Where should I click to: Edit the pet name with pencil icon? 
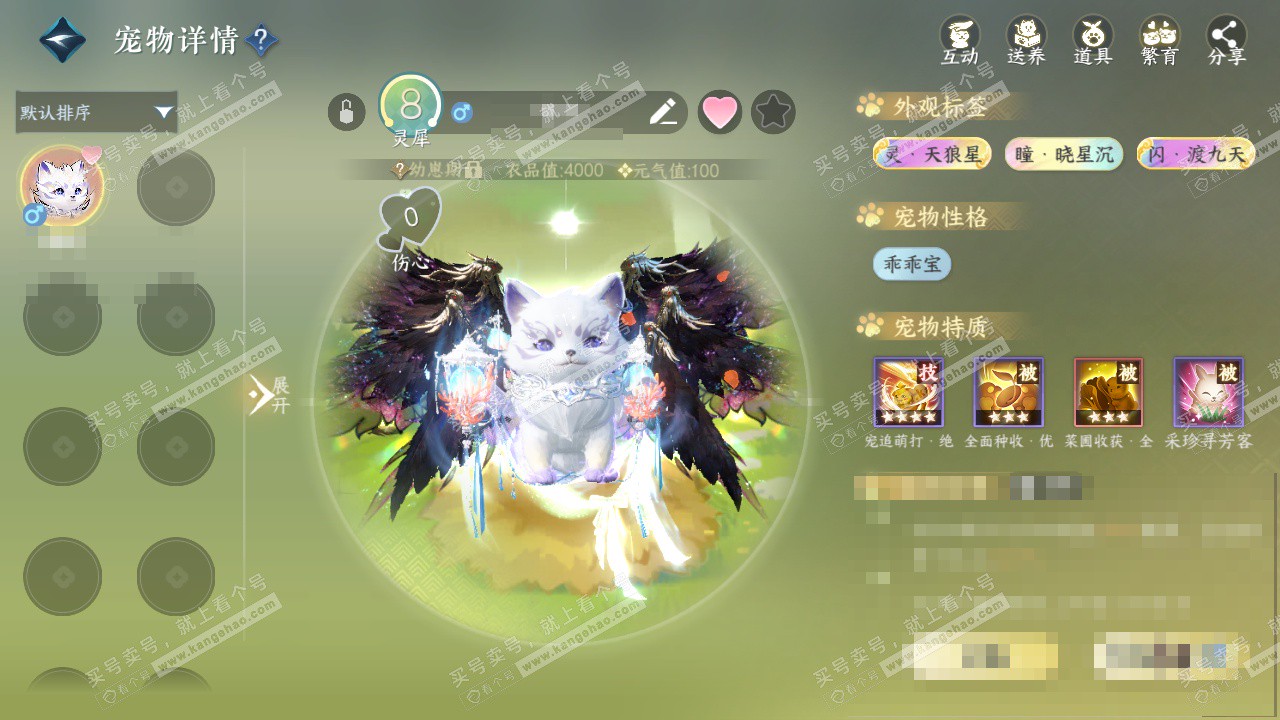(663, 112)
